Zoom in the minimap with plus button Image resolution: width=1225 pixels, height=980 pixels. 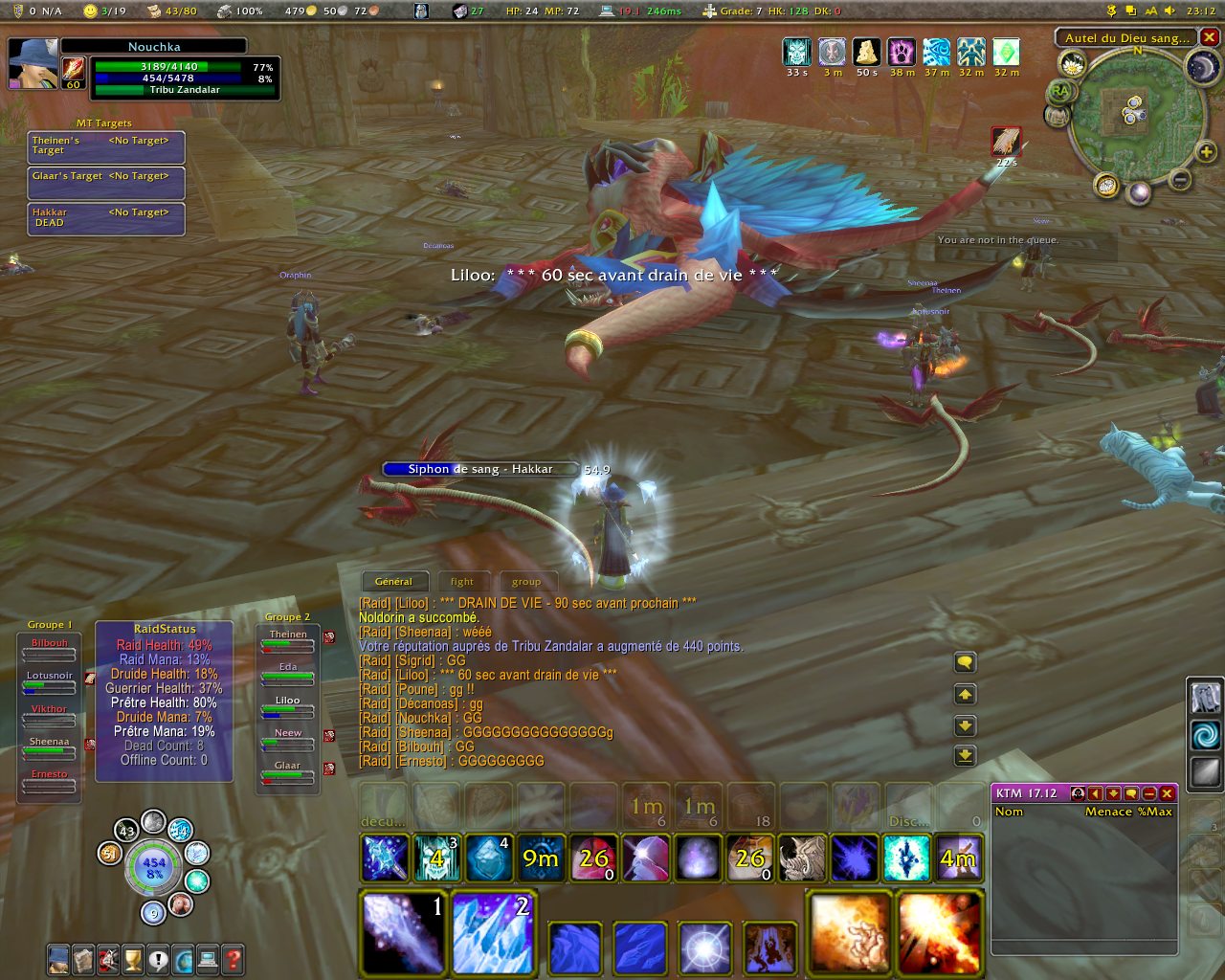pos(1206,151)
